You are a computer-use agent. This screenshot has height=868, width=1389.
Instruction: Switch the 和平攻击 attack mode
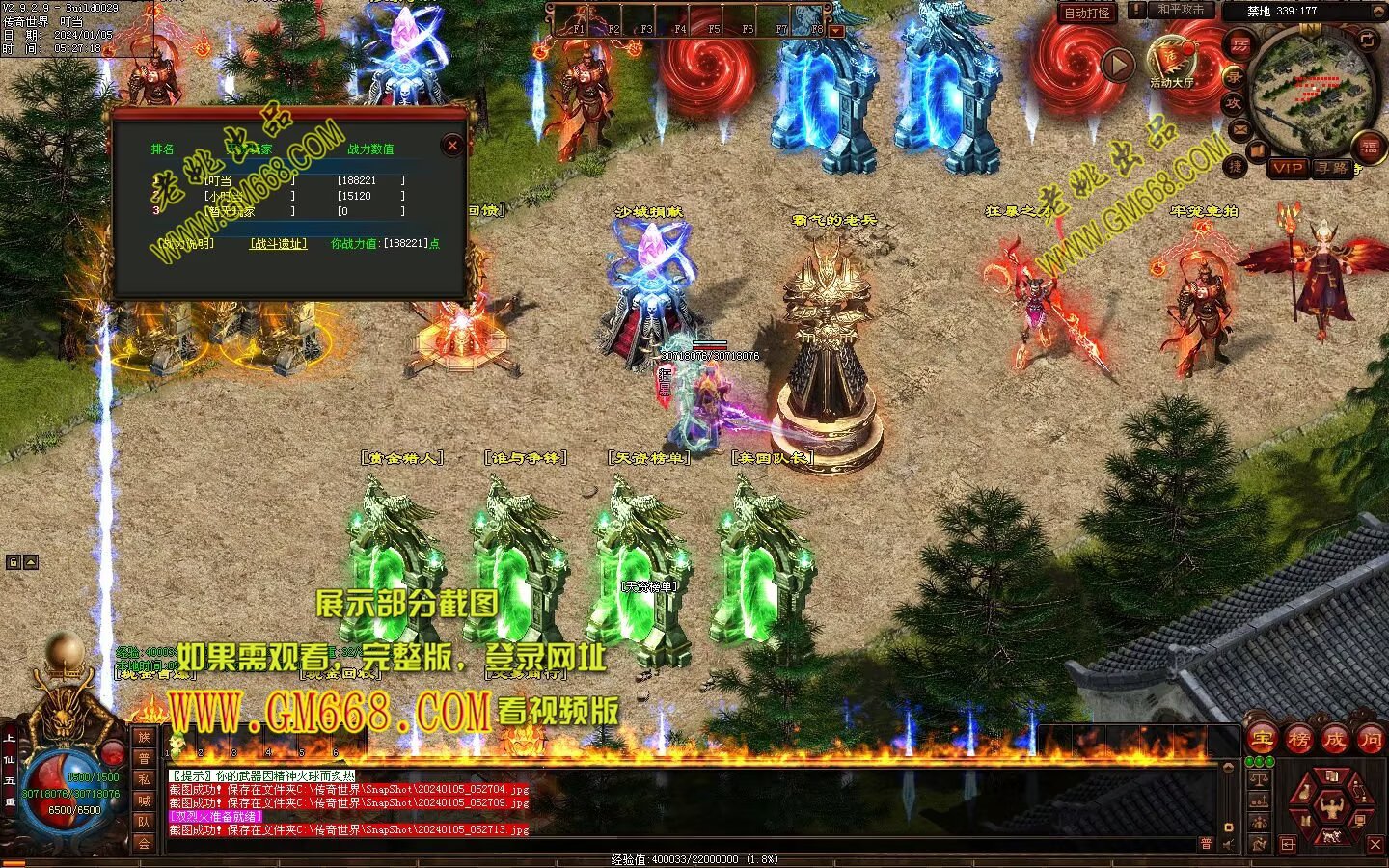(1181, 10)
